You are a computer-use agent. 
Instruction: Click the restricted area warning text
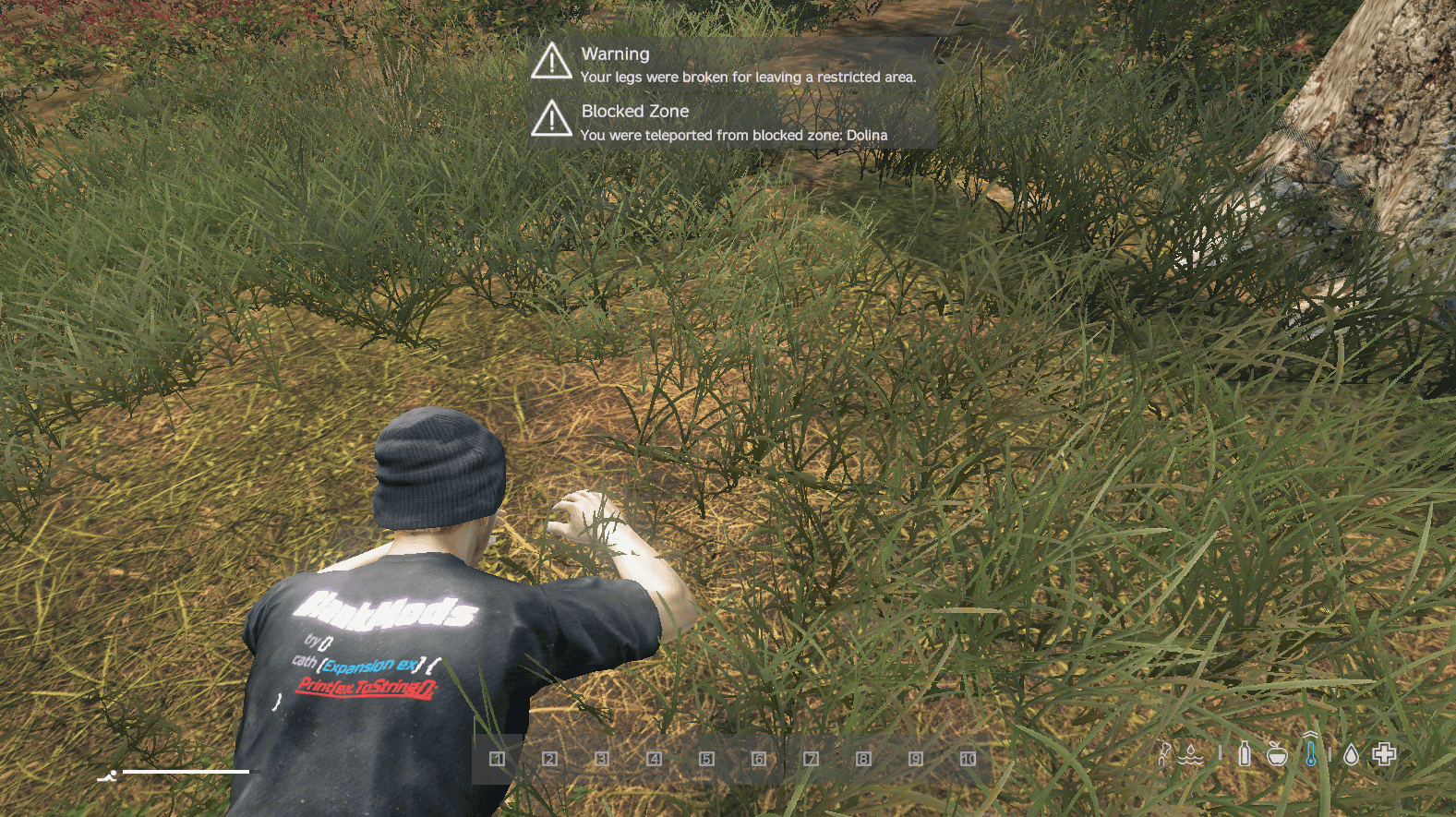(748, 78)
